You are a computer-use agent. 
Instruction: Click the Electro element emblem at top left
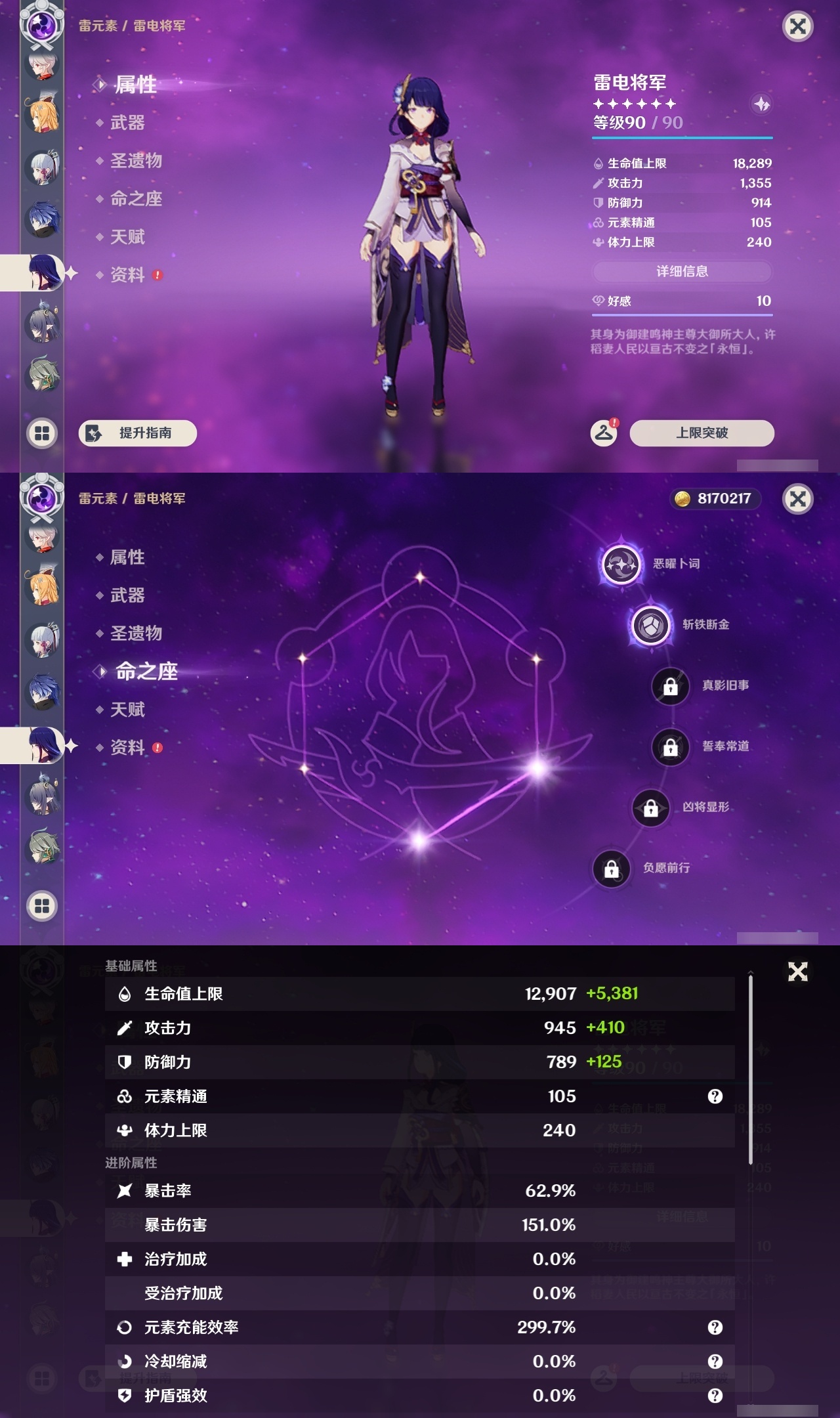pos(41,26)
